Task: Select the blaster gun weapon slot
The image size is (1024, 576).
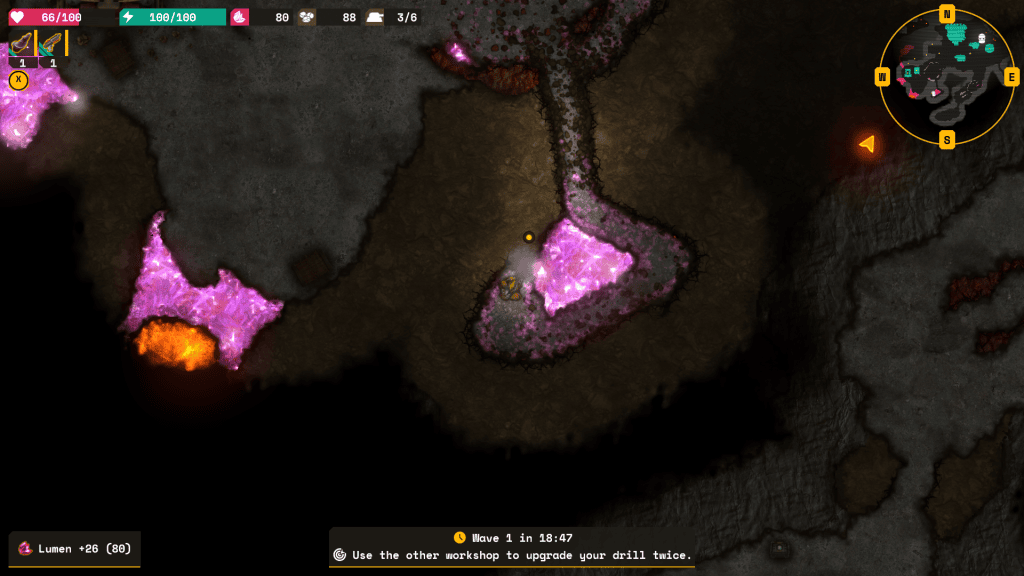Action: click(52, 44)
